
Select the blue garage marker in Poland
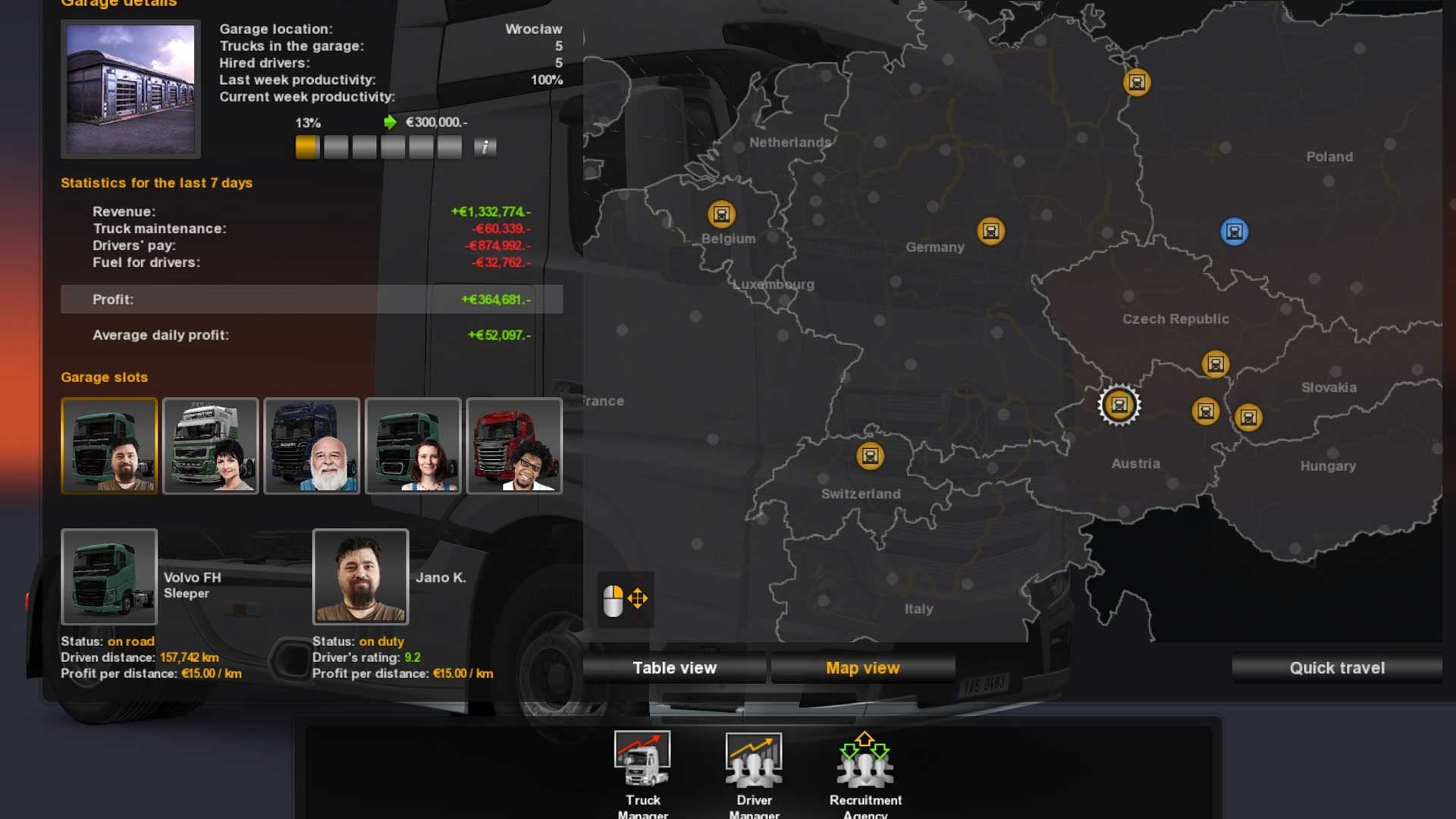tap(1234, 231)
